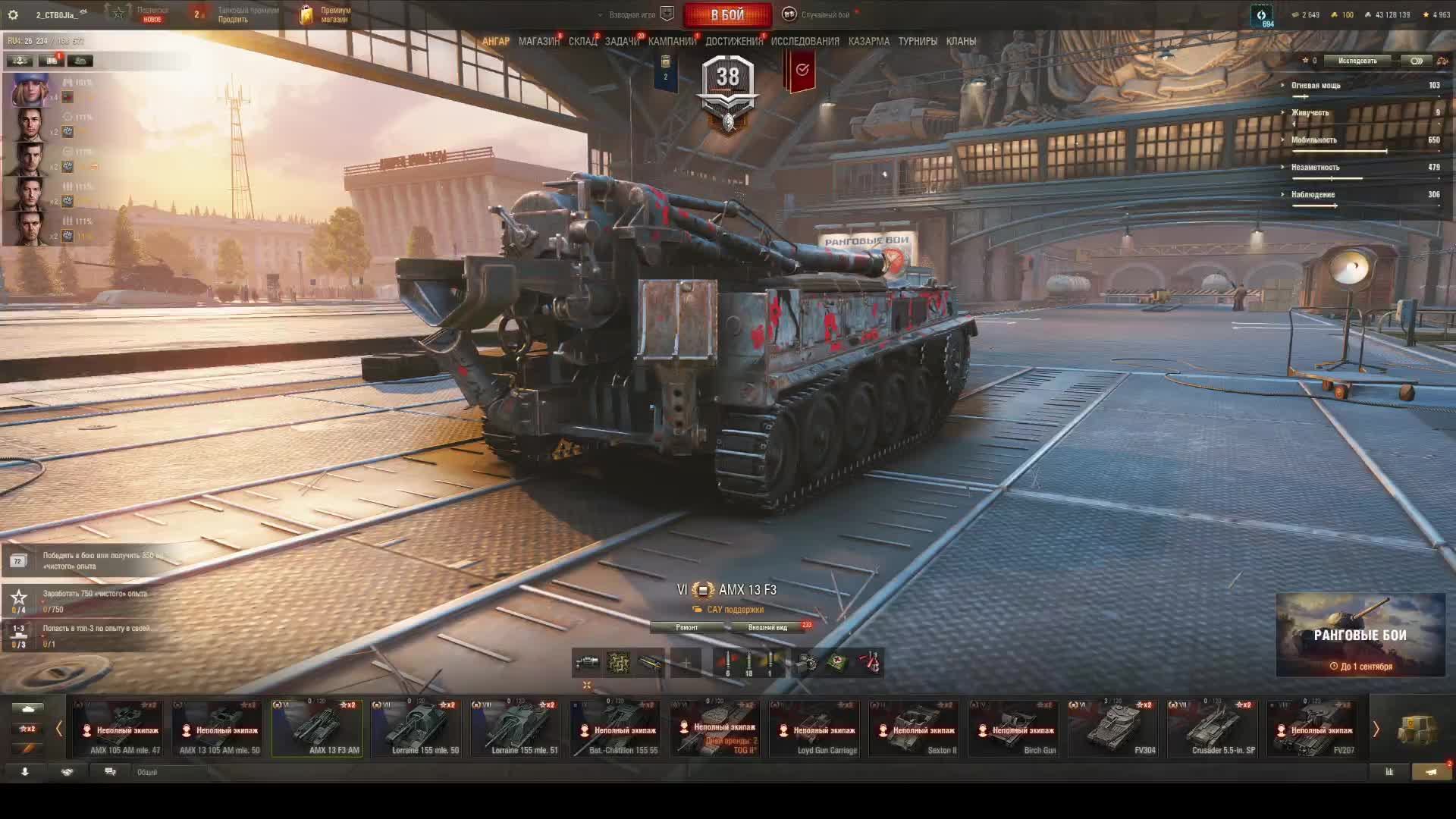This screenshot has height=819, width=1456.
Task: Select the Случайный бой battle mode
Action: [819, 14]
